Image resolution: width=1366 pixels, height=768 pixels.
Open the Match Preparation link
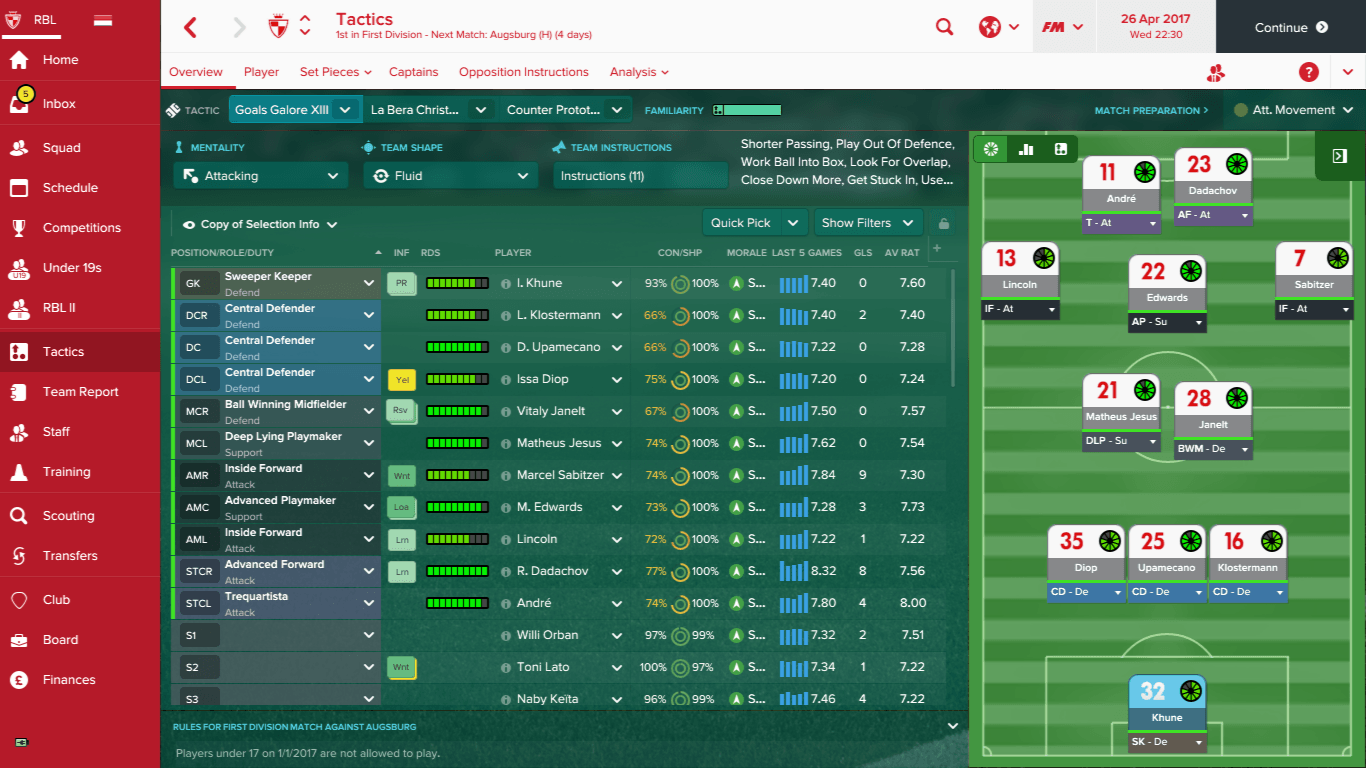coord(1152,109)
